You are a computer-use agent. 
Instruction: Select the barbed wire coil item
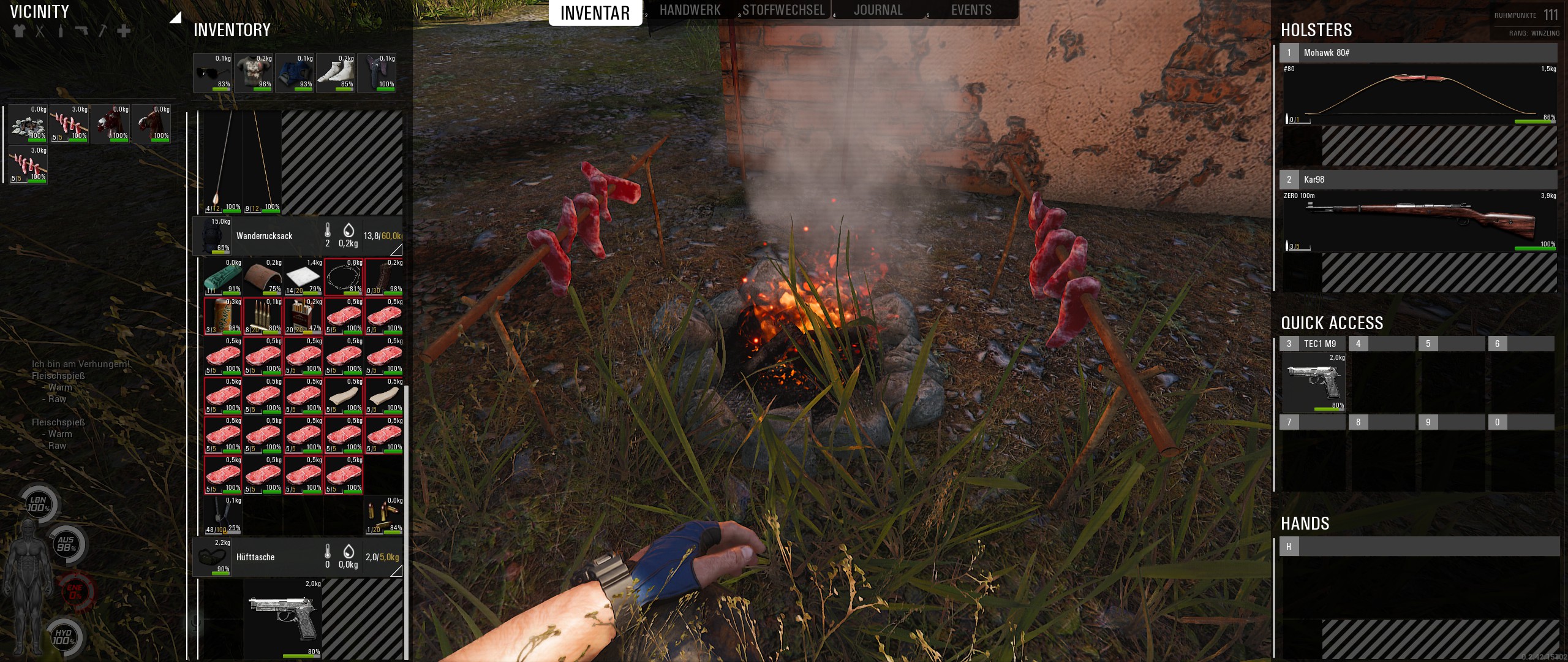(344, 277)
